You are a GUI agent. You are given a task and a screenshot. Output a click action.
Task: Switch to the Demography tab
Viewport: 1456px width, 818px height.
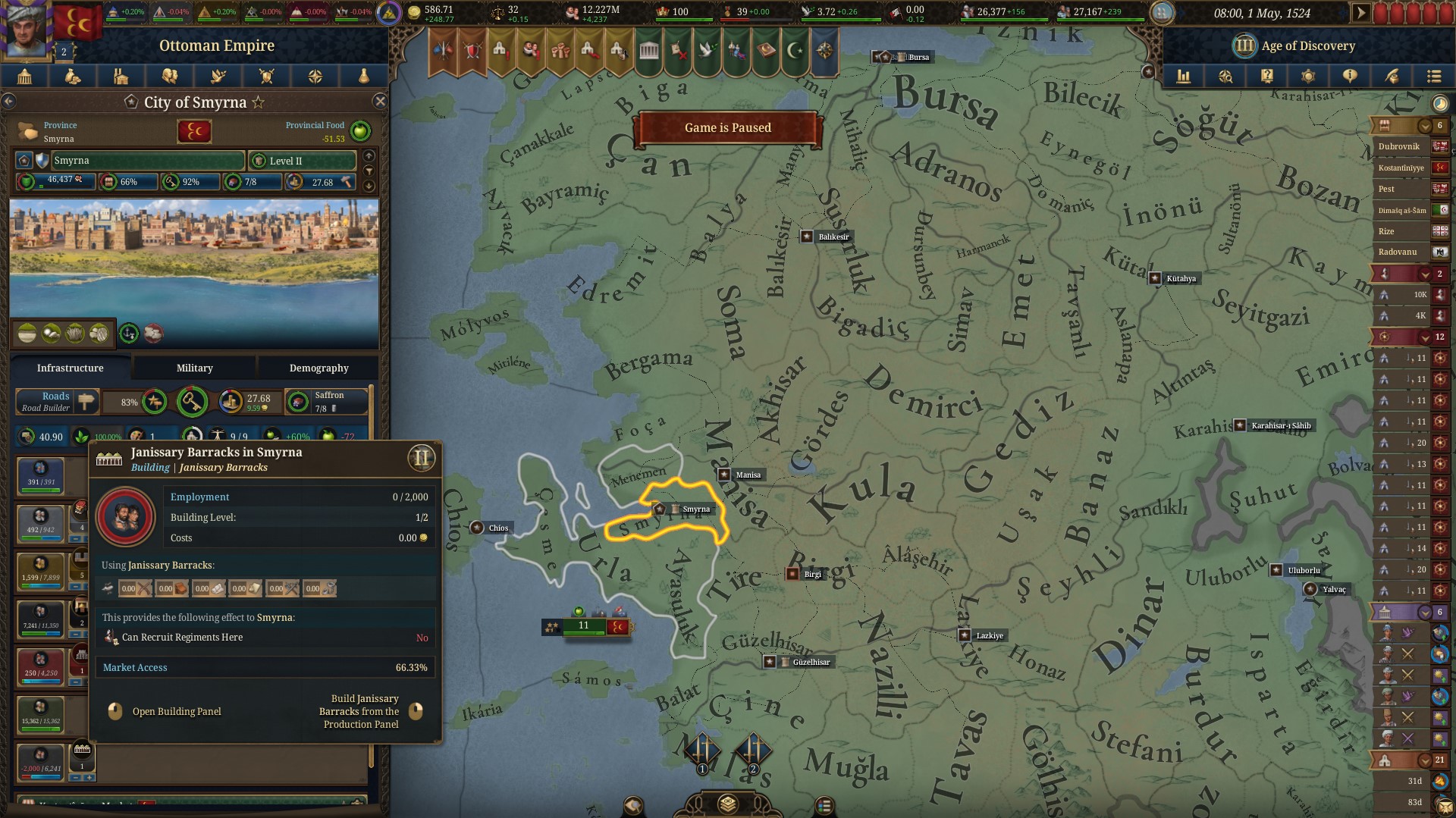318,368
